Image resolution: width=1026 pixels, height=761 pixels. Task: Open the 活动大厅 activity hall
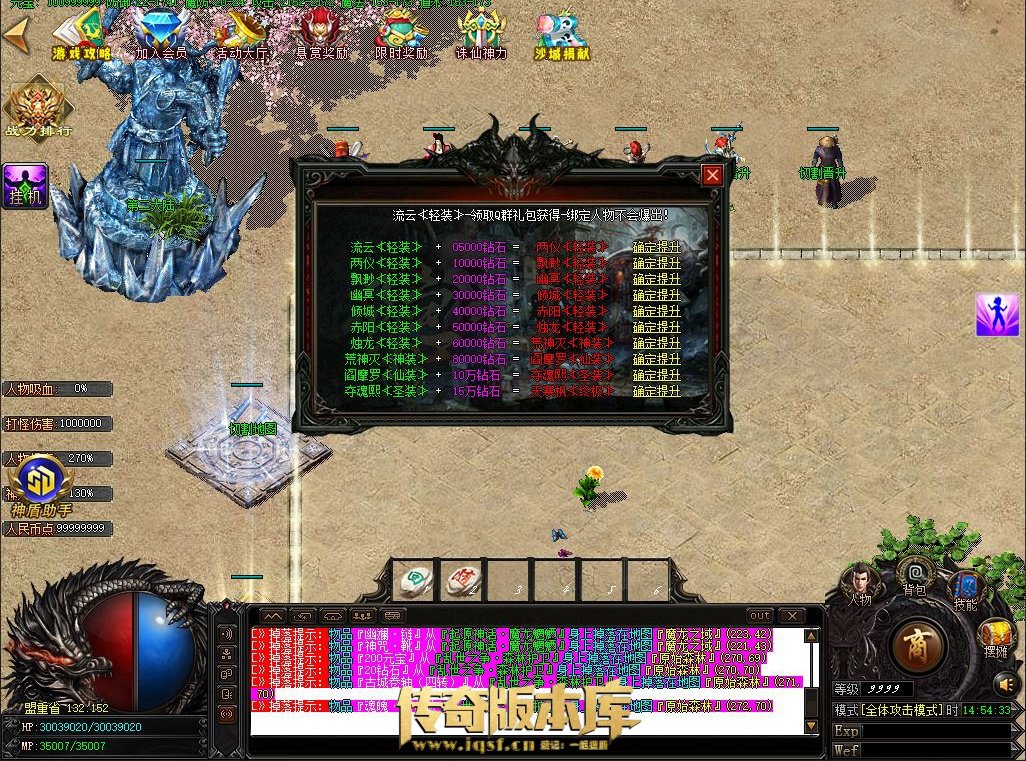pyautogui.click(x=241, y=37)
